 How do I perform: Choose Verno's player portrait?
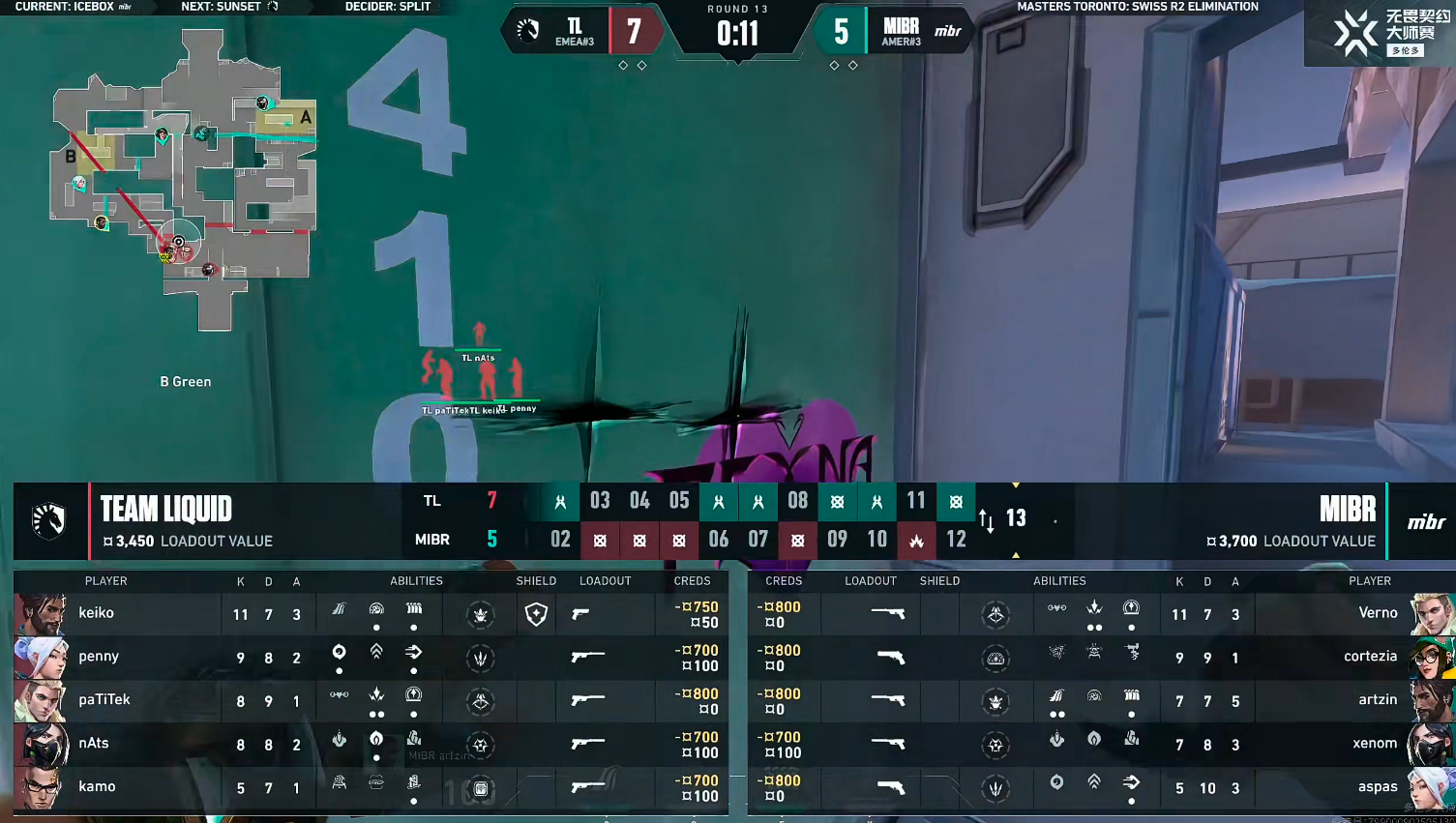pos(1432,613)
